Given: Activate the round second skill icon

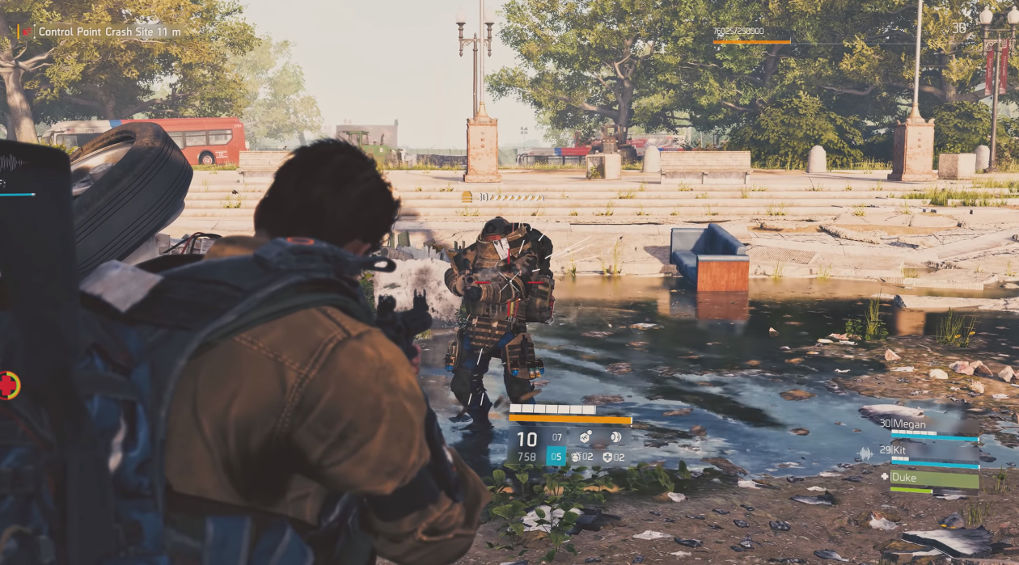Looking at the screenshot, I should click(614, 437).
